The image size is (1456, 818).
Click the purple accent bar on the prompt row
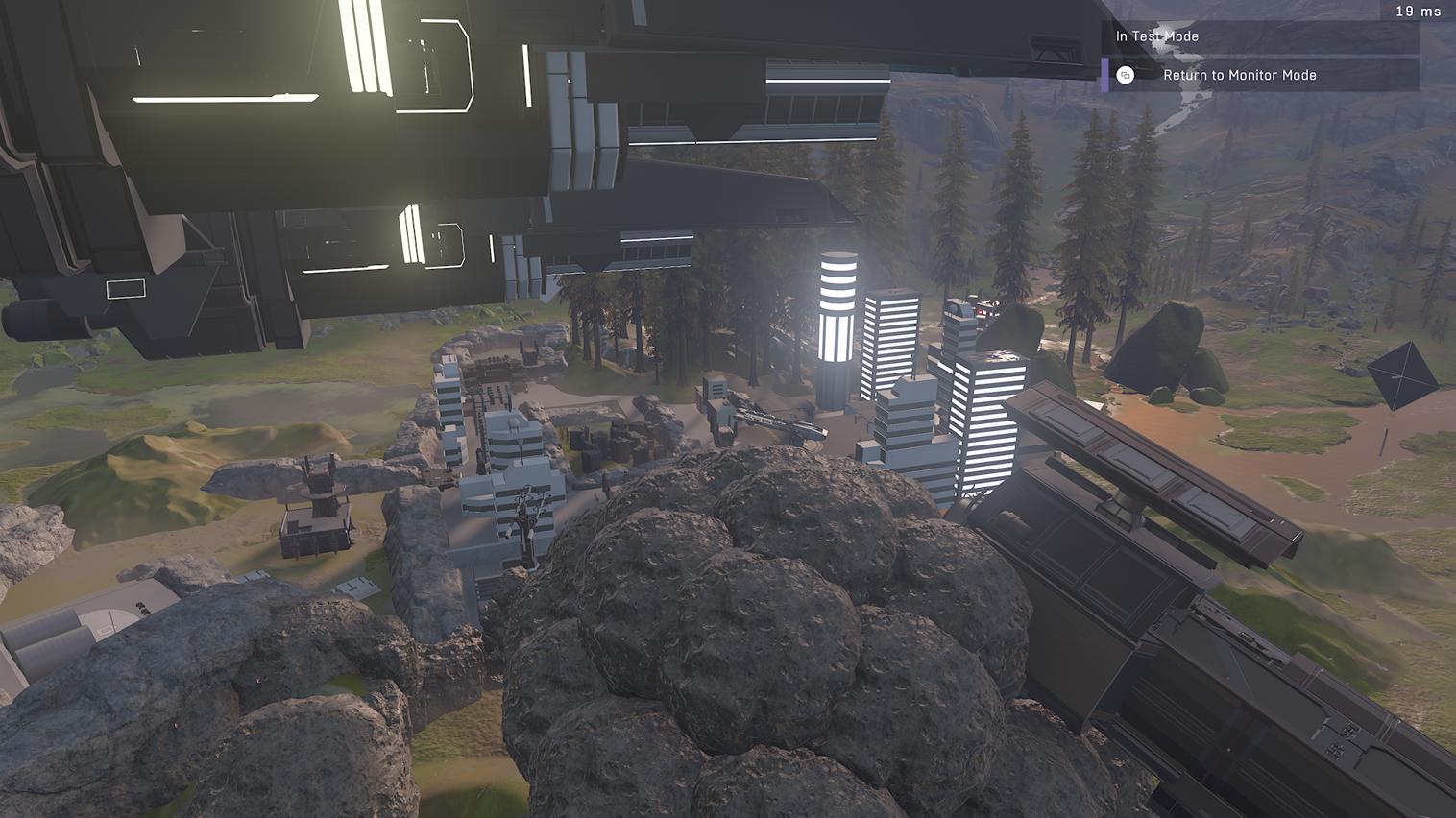tap(1104, 75)
